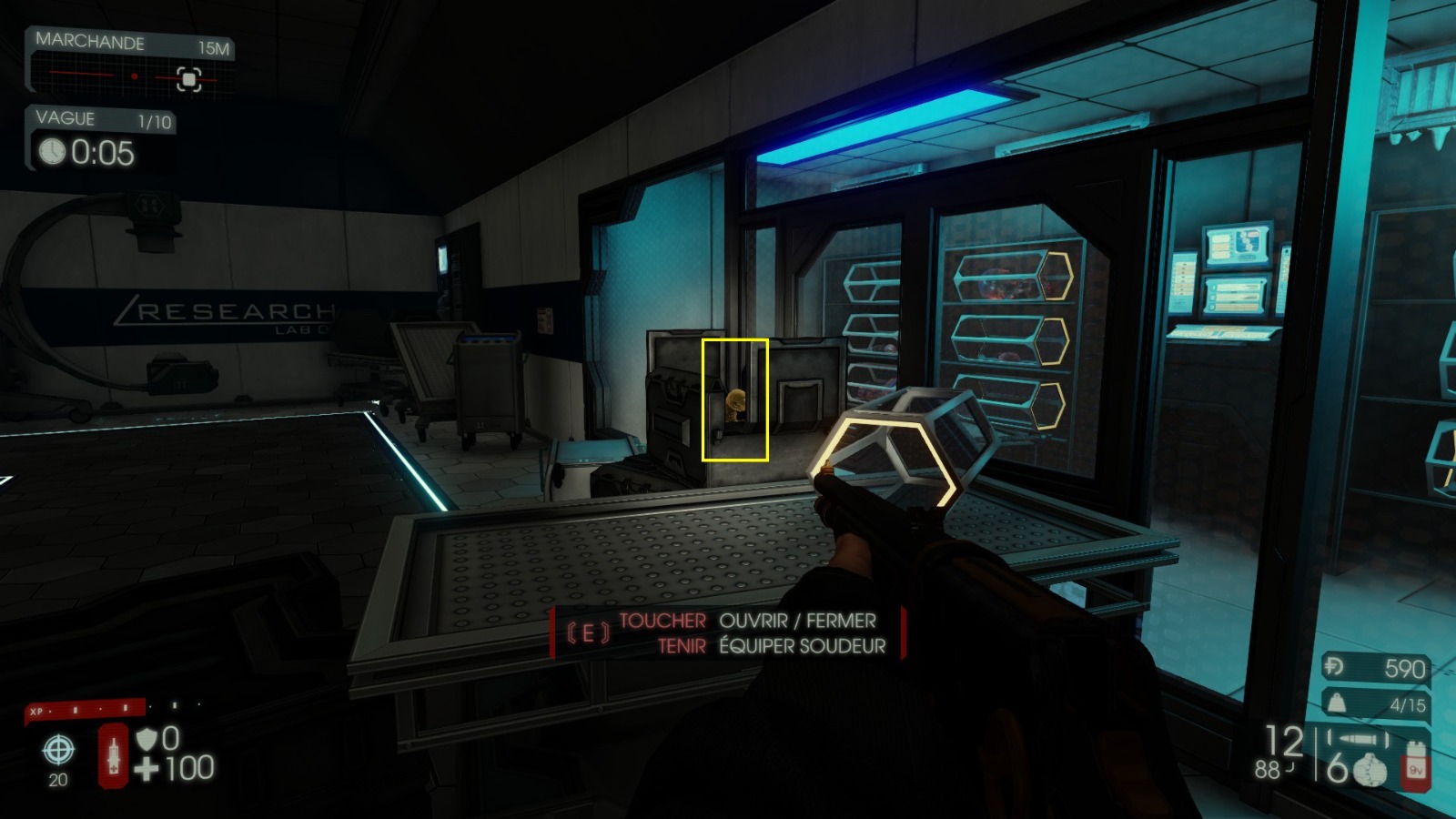1456x819 pixels.
Task: Select the trader objective marker on the compass
Action: click(x=187, y=80)
